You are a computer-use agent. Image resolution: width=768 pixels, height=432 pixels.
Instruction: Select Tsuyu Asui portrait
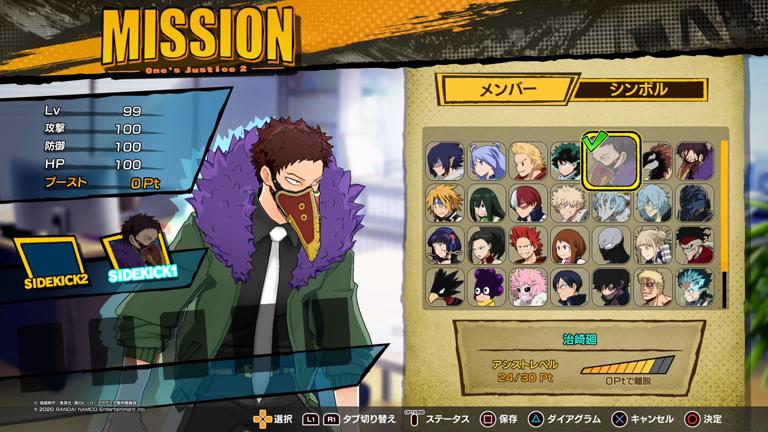[487, 203]
